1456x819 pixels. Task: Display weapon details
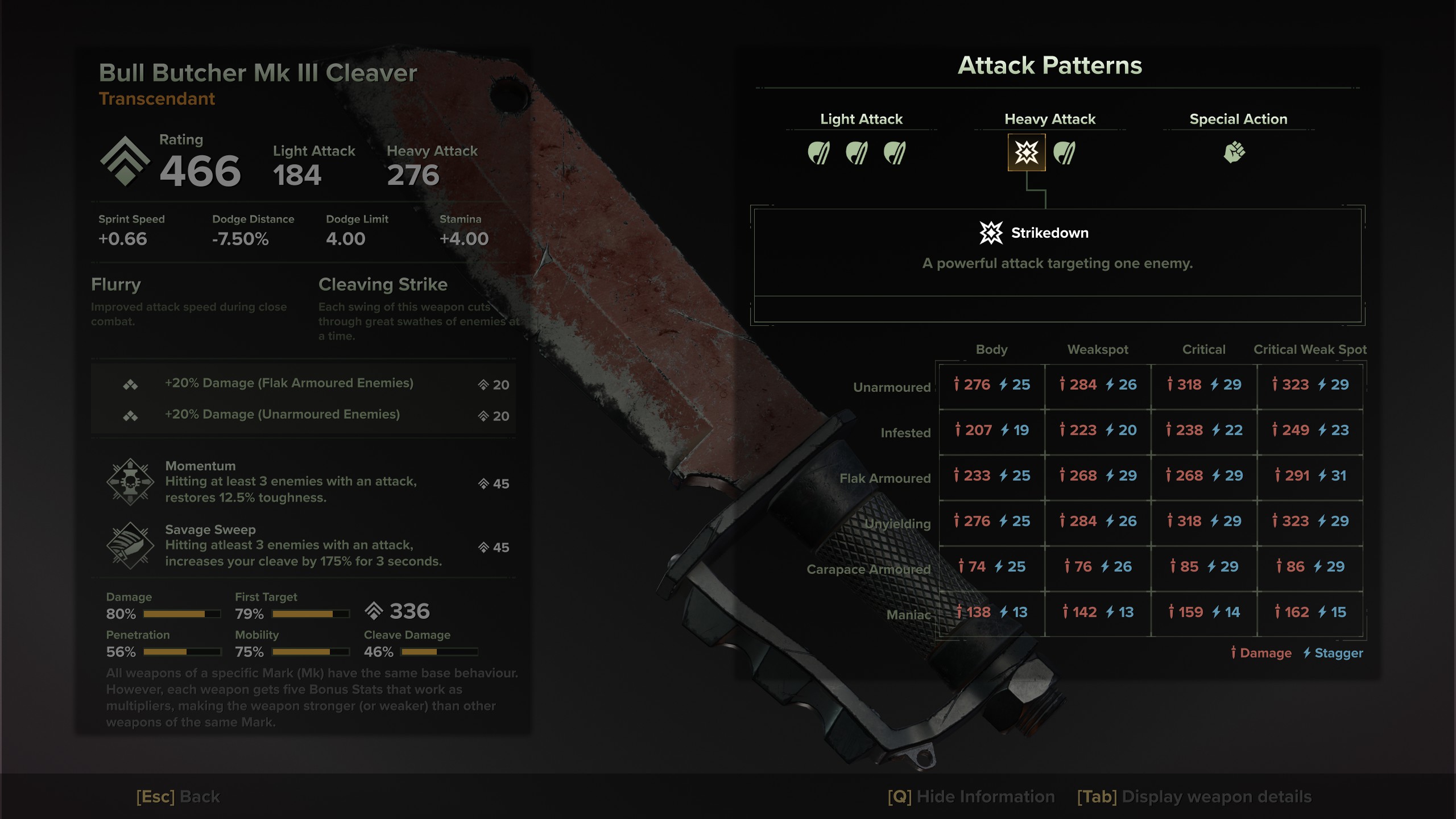coord(1194,796)
